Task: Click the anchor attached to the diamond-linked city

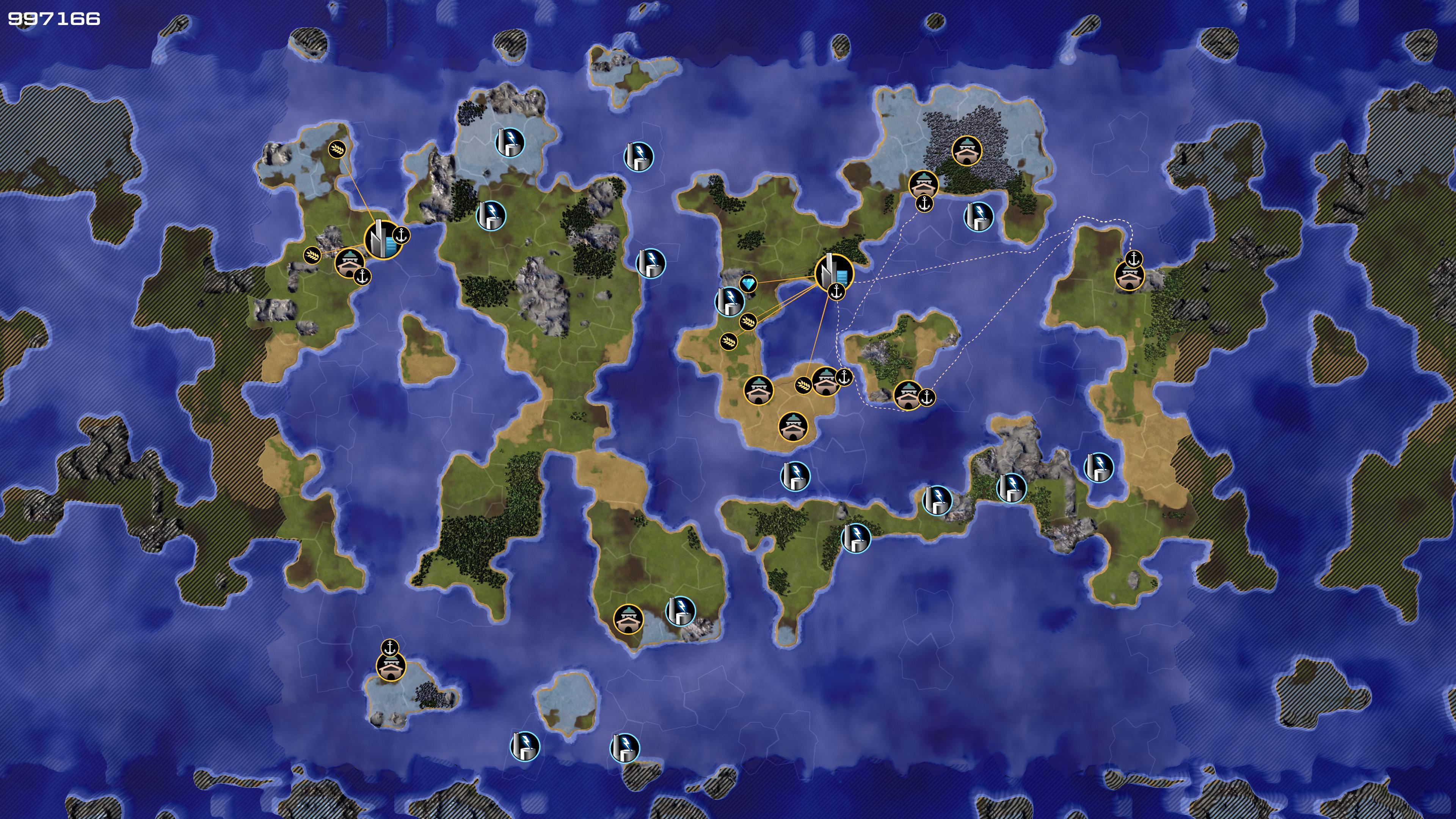Action: [836, 292]
